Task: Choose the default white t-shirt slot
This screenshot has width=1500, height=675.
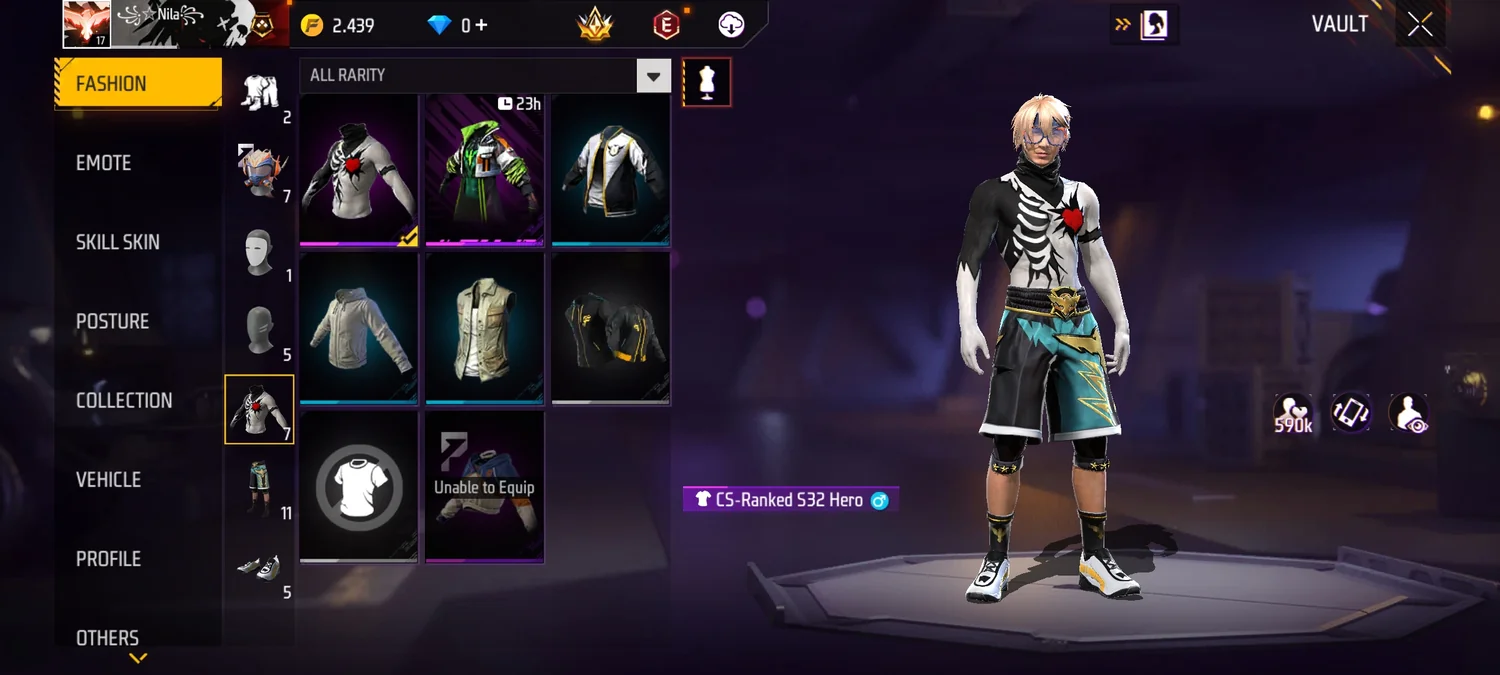Action: pyautogui.click(x=359, y=487)
